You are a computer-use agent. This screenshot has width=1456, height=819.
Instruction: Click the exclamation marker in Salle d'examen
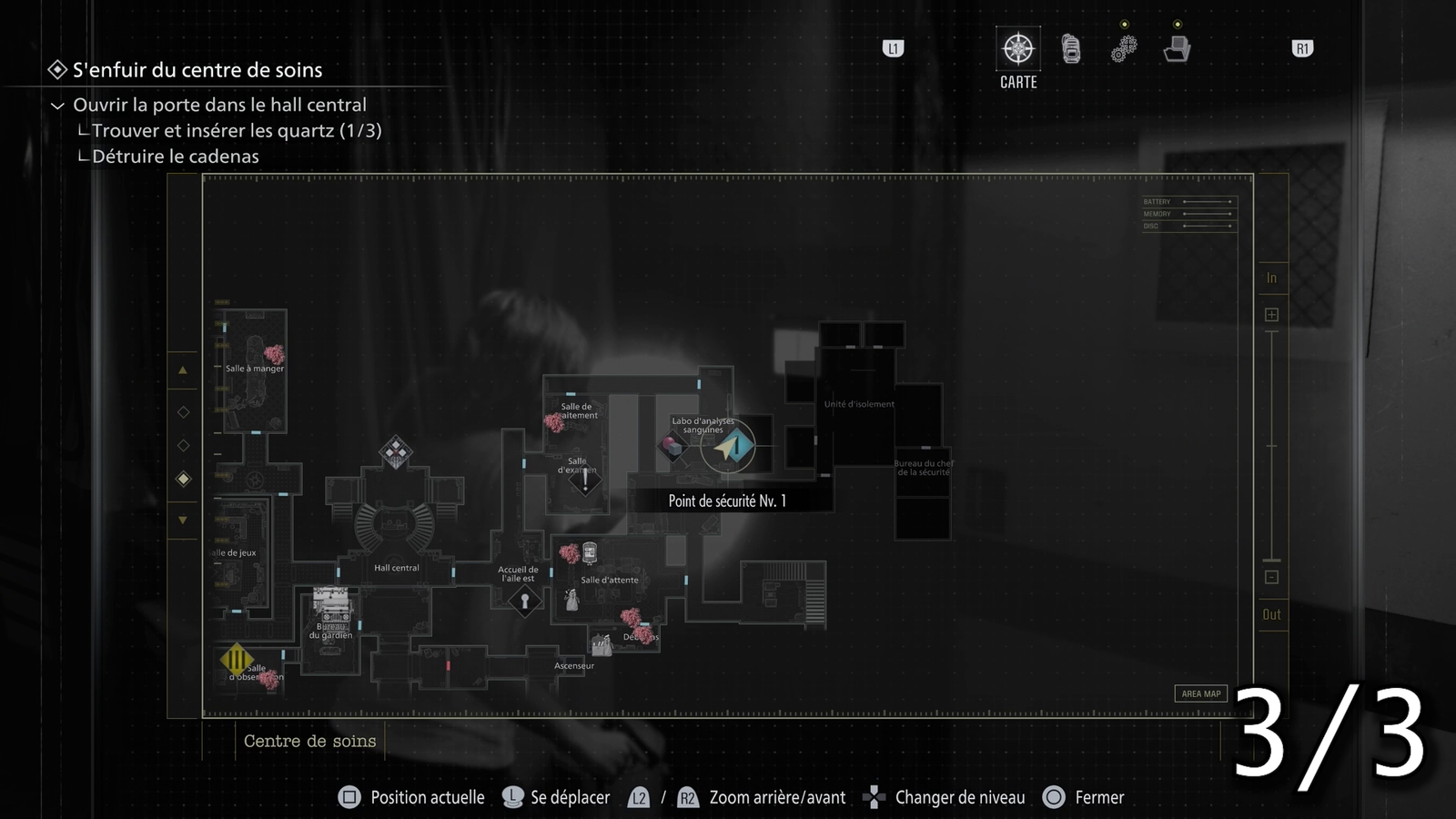(585, 483)
